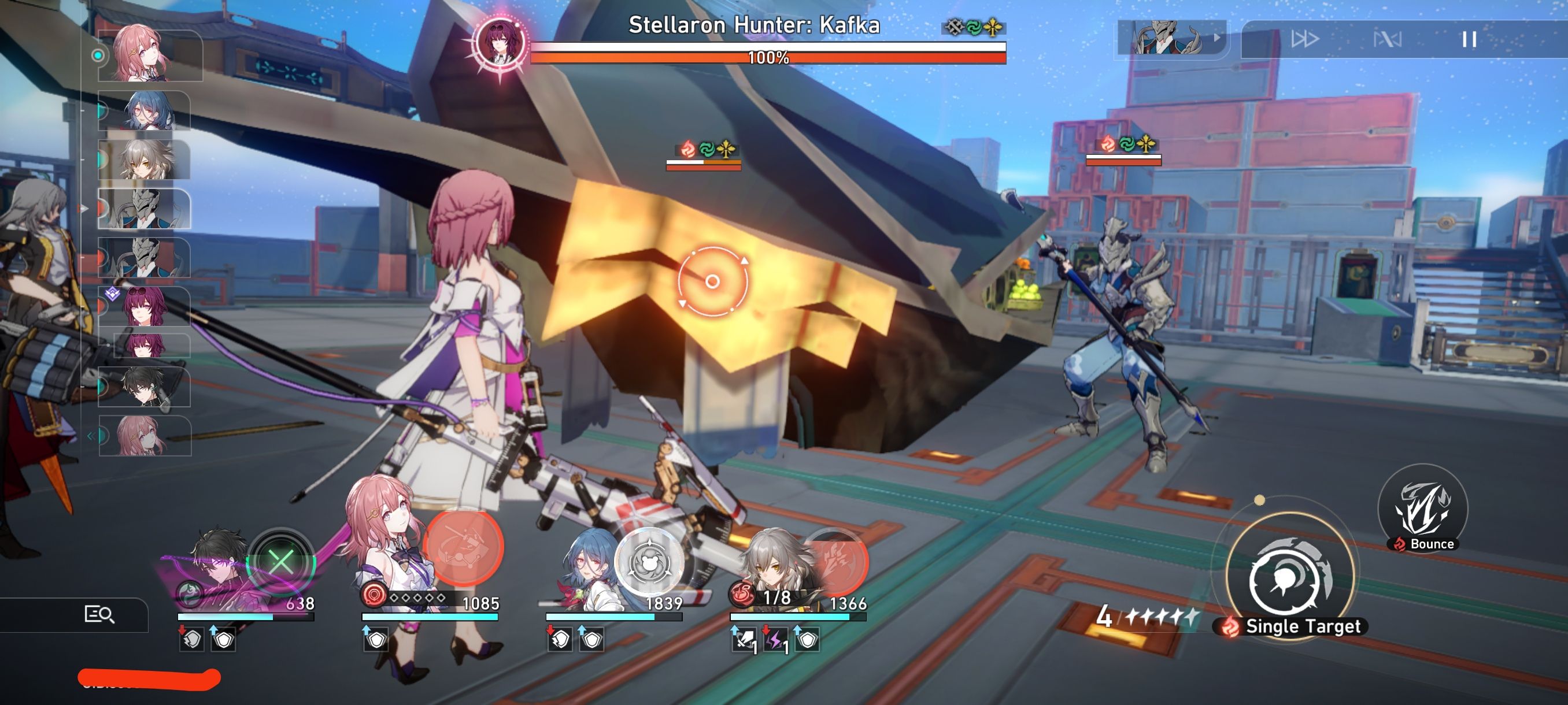Expand the arrow beside the top-right enemy portrait
Image resolution: width=1568 pixels, height=705 pixels.
[x=1218, y=38]
